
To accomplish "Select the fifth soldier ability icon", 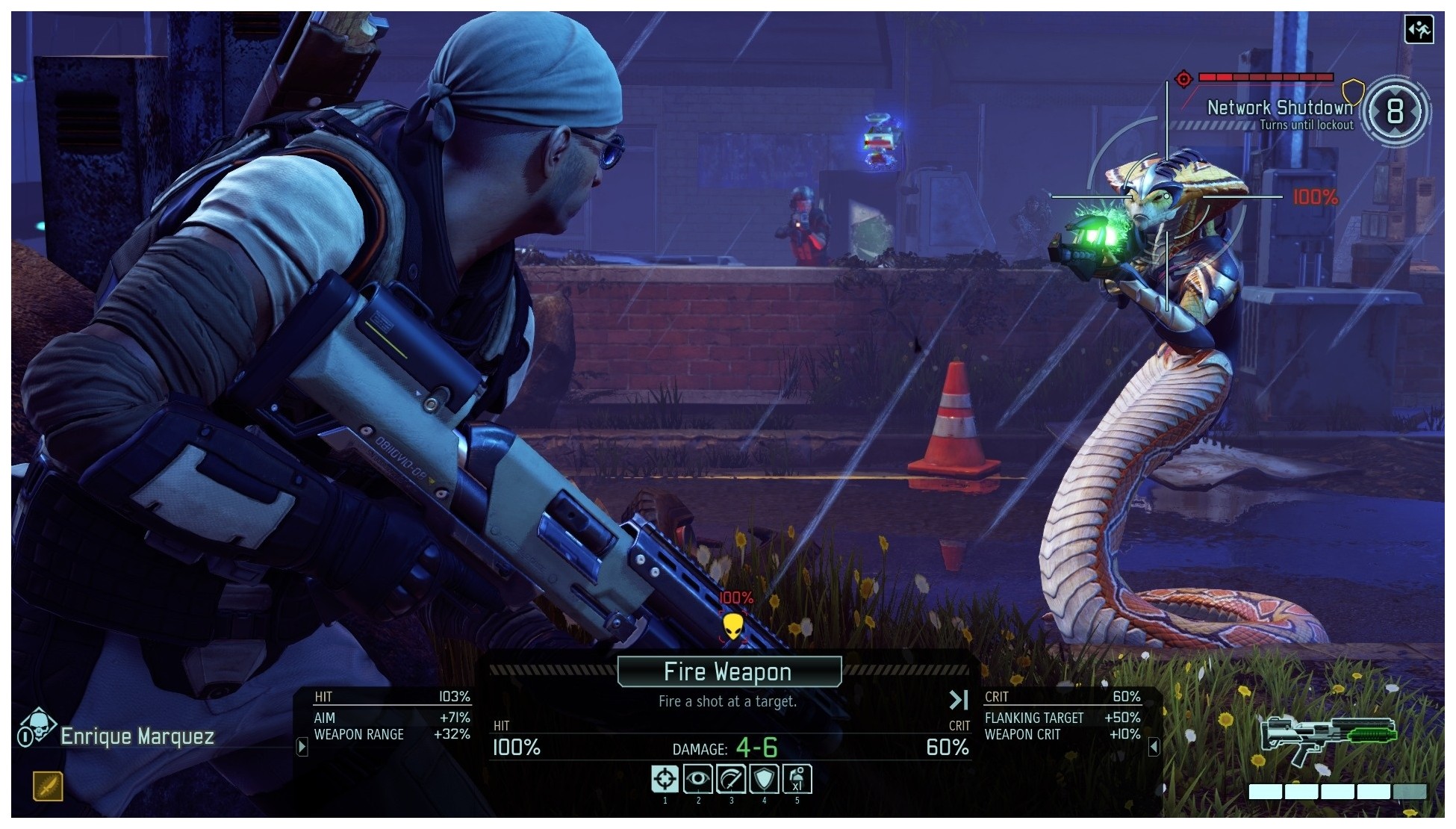I will [797, 779].
